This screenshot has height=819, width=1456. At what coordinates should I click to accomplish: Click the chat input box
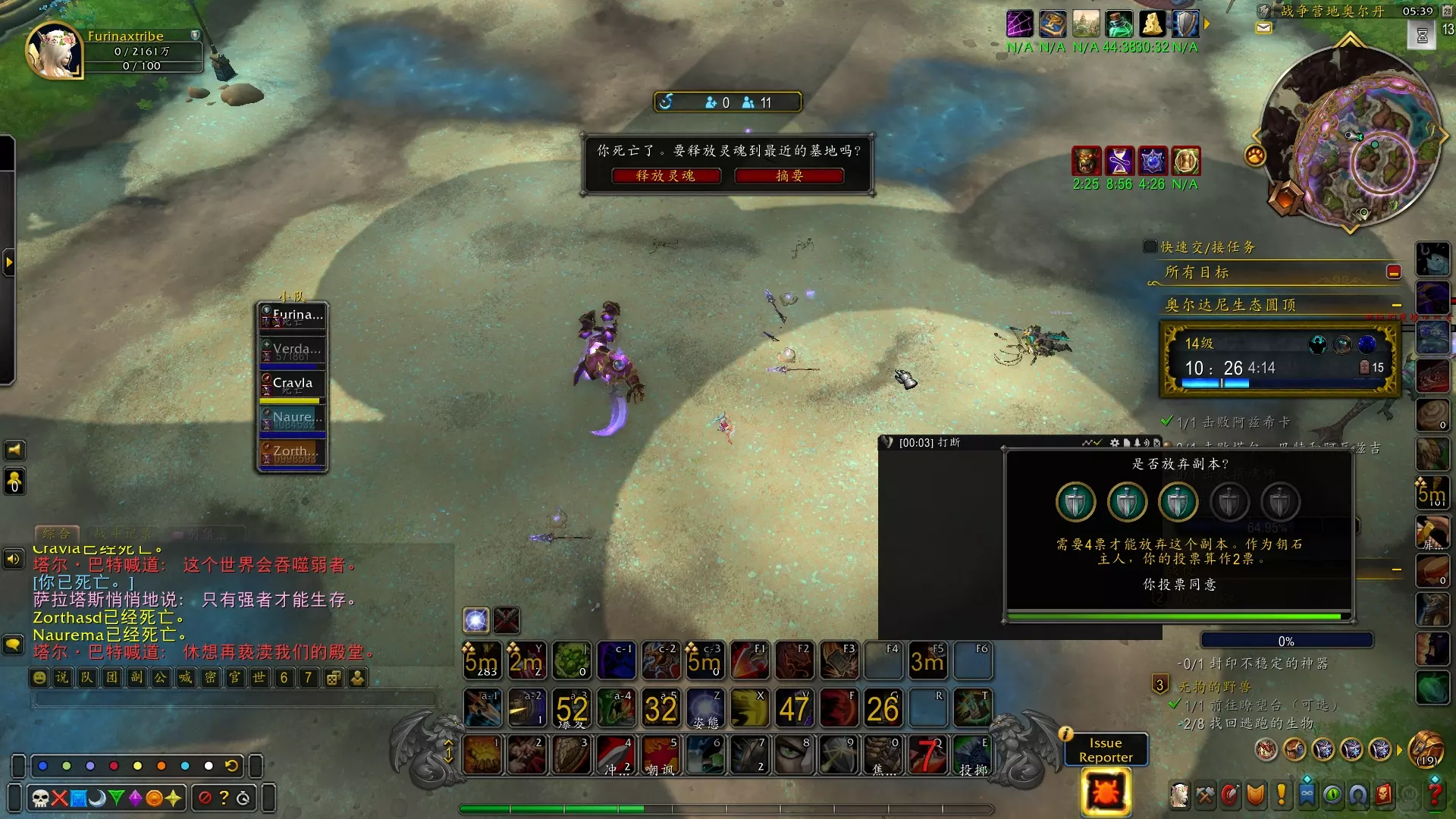point(235,698)
